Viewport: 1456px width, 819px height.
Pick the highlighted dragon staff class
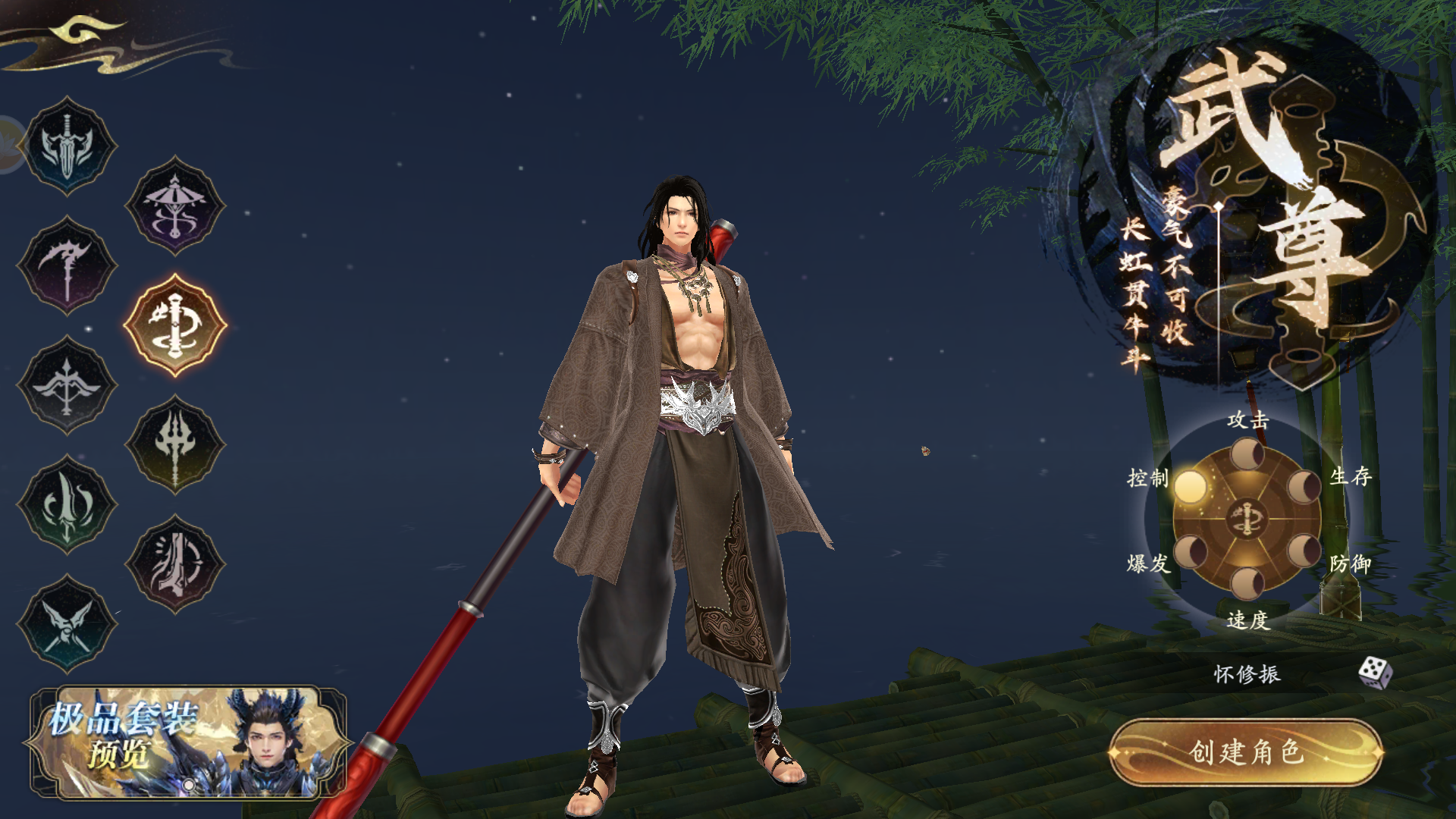(175, 325)
